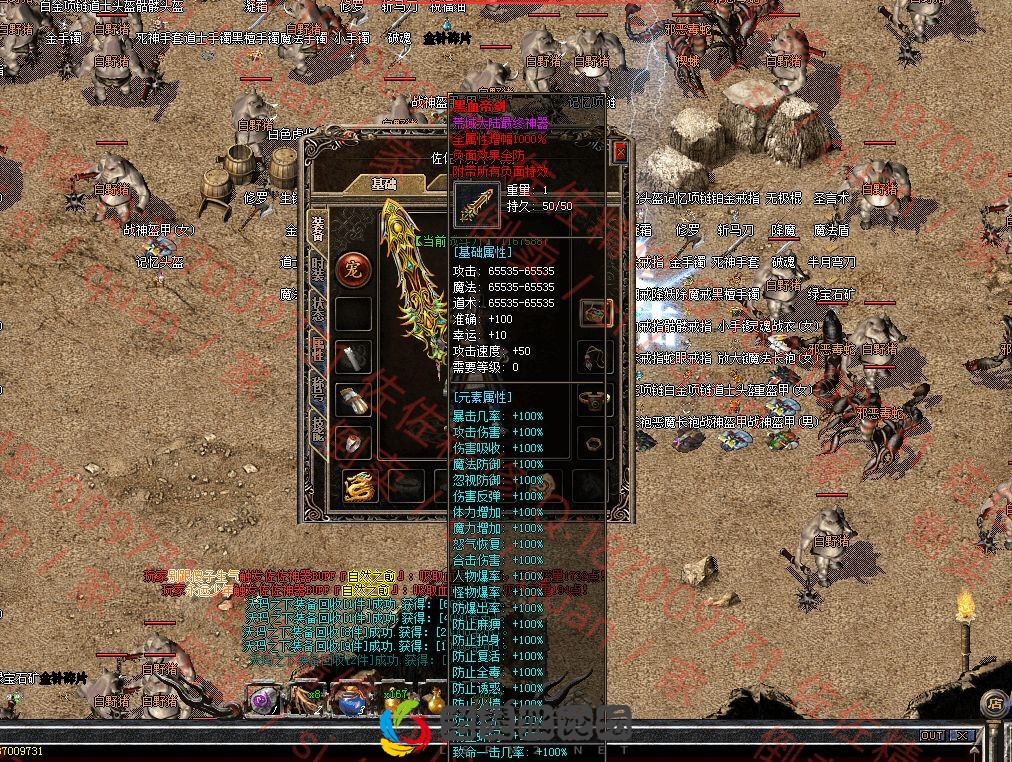Screen dimensions: 1012x762
Task: Switch to the 时装 side tab
Action: [x=318, y=267]
